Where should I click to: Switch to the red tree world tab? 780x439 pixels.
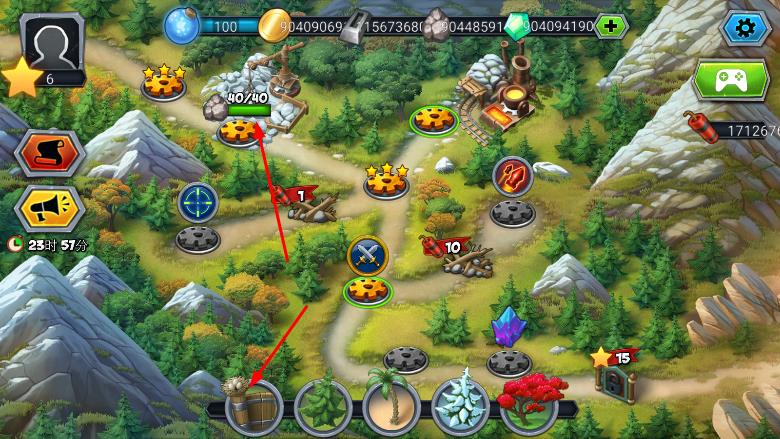tap(530, 403)
